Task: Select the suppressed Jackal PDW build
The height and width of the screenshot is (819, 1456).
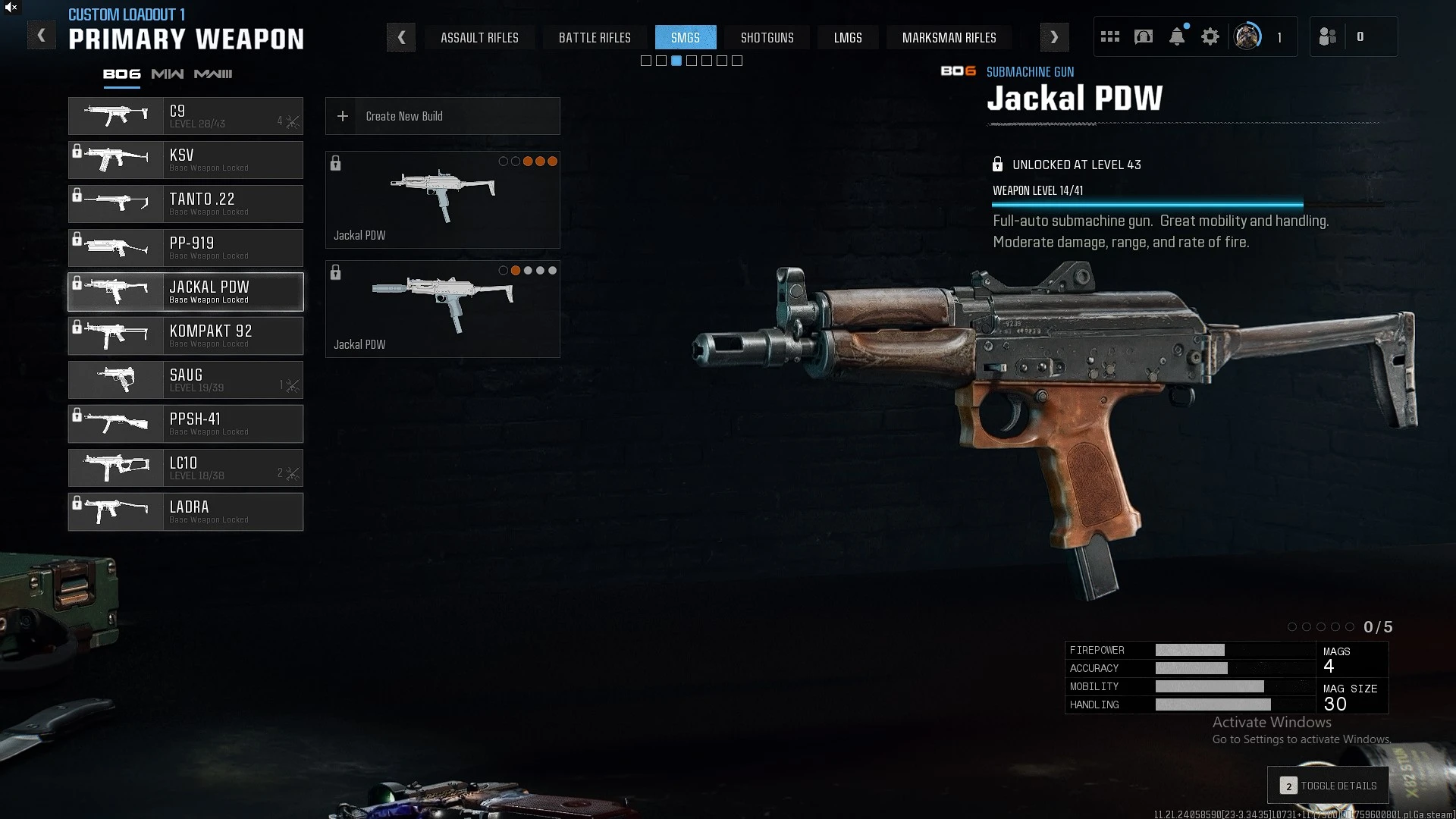Action: tap(443, 309)
